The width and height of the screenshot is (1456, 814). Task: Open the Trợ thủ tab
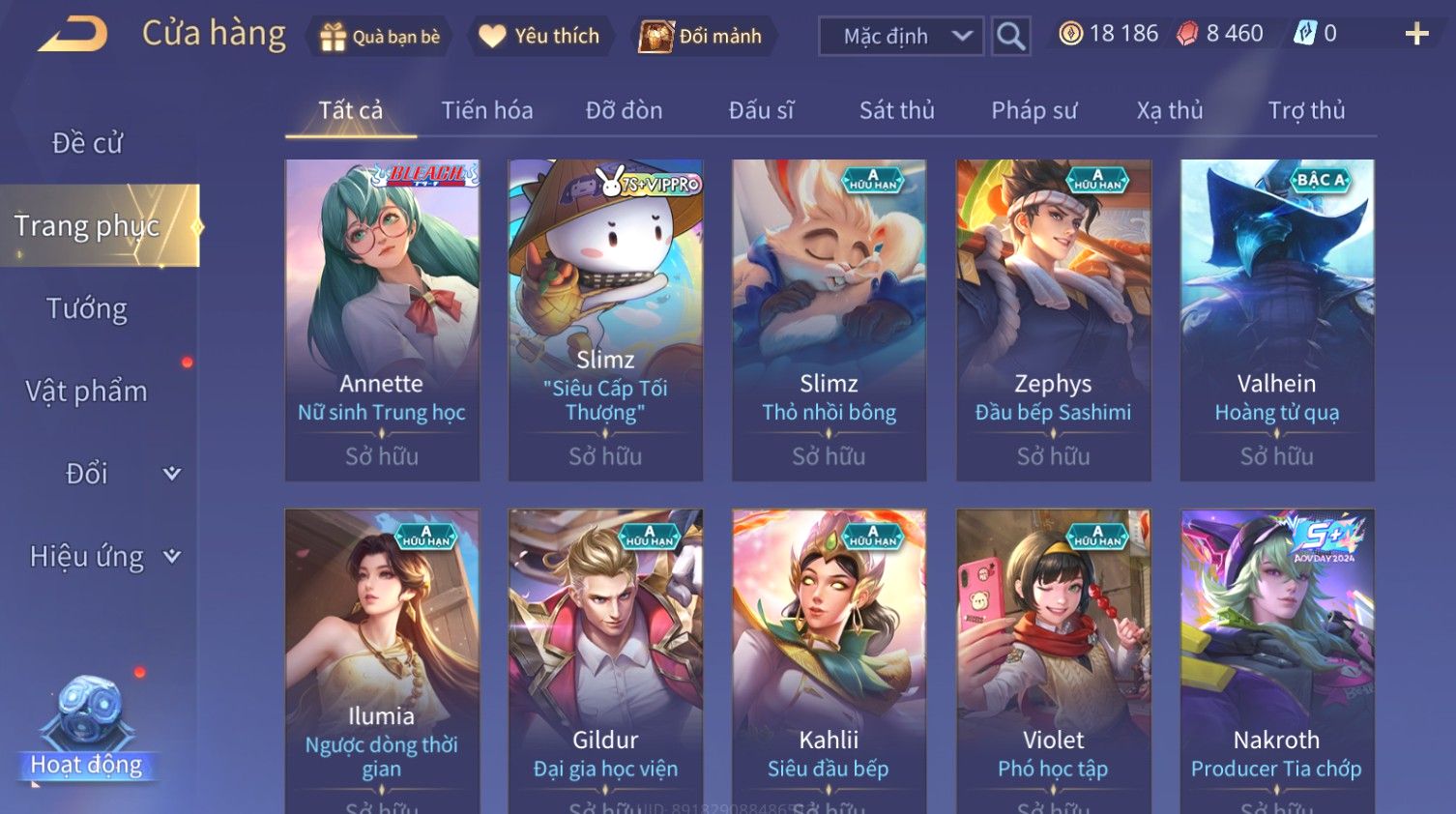tap(1306, 110)
